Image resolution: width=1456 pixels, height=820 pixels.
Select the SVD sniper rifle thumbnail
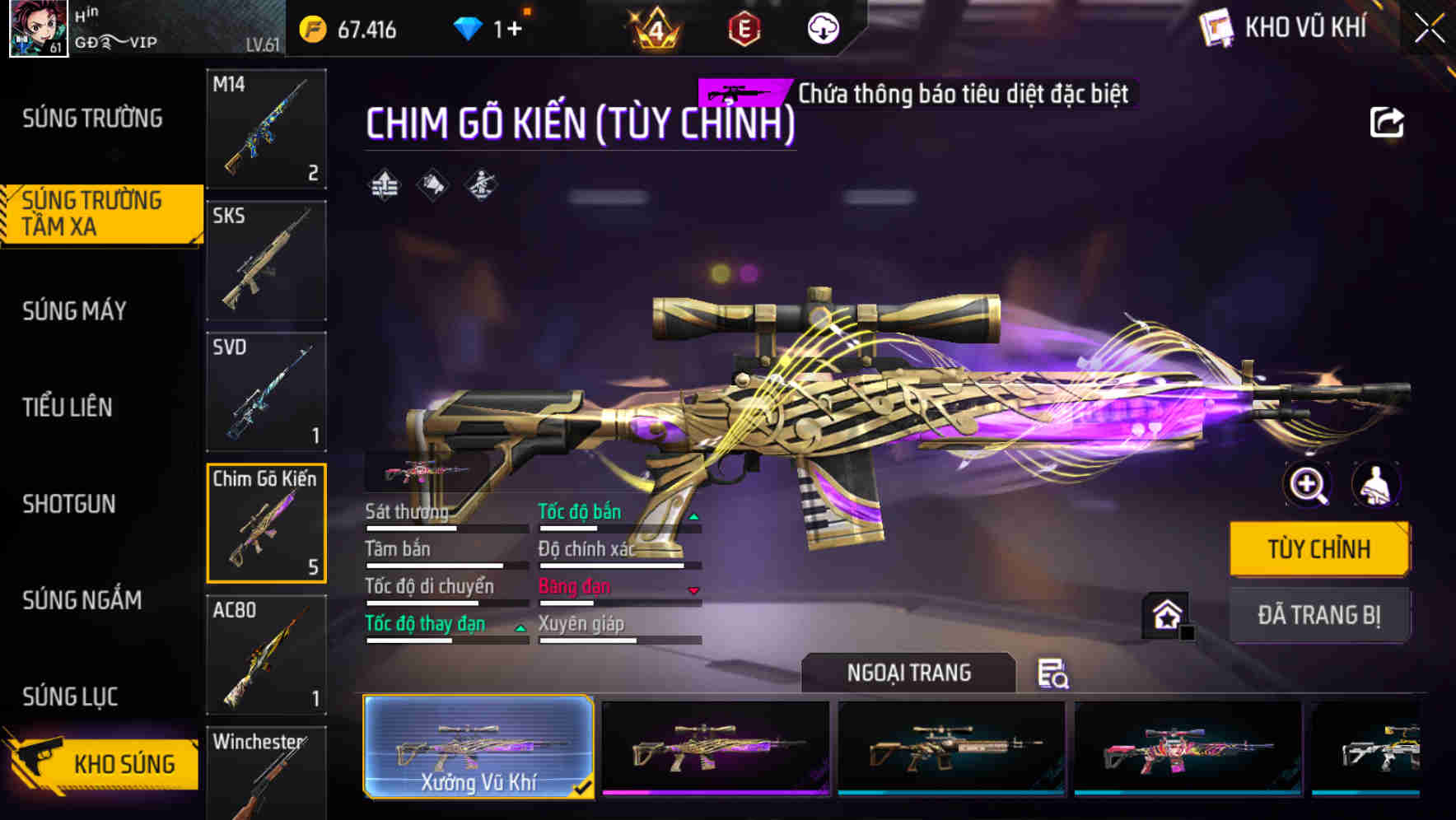265,391
